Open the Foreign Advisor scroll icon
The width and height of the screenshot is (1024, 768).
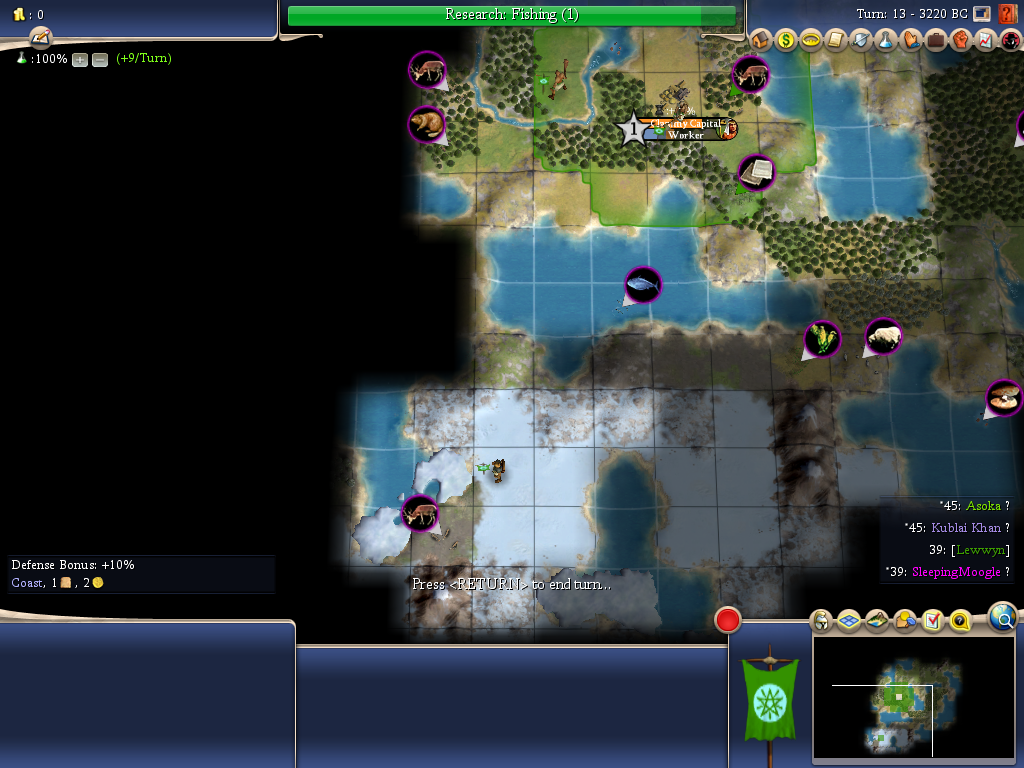(x=836, y=40)
